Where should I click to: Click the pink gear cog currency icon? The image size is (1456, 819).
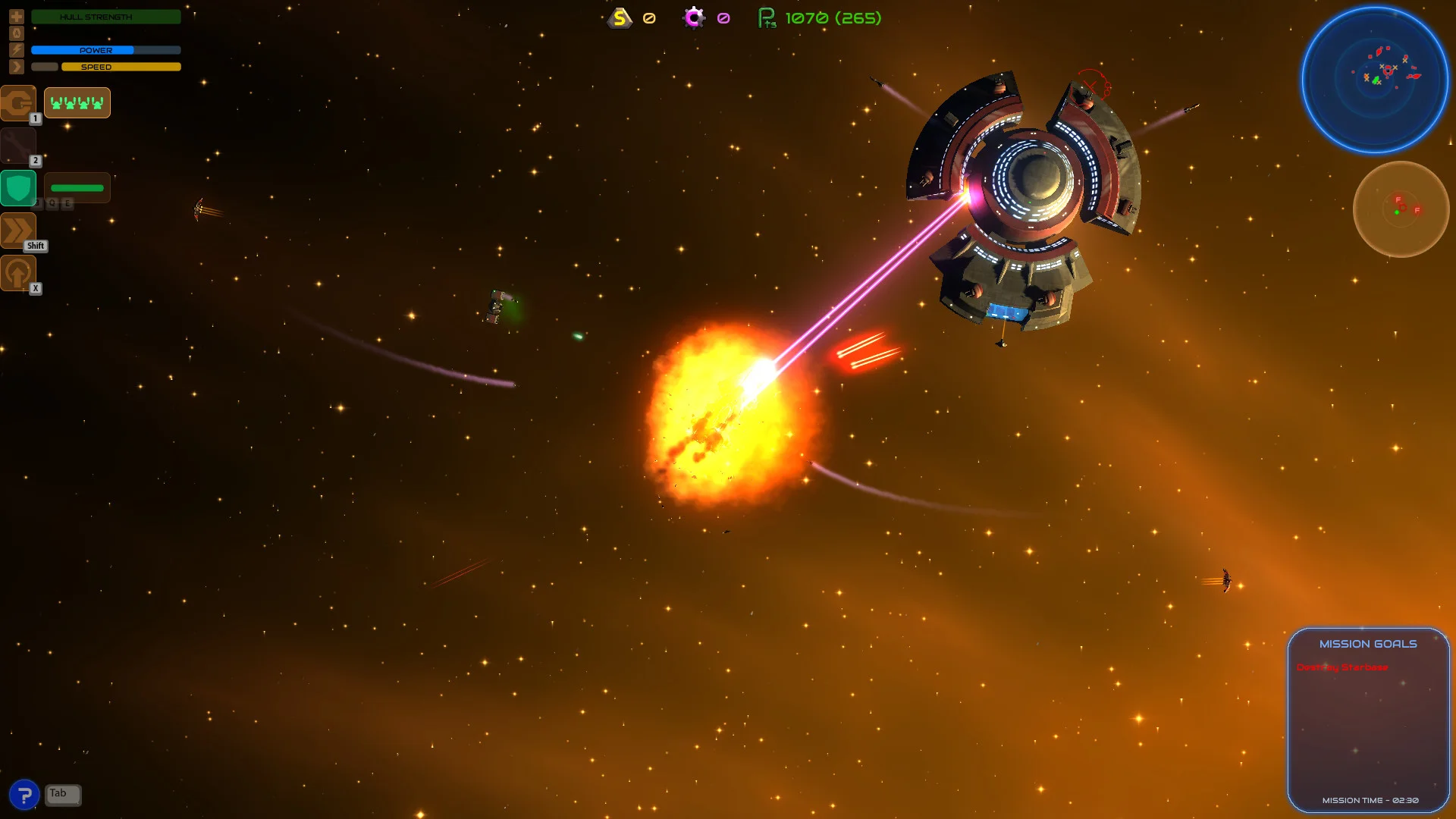(x=692, y=17)
